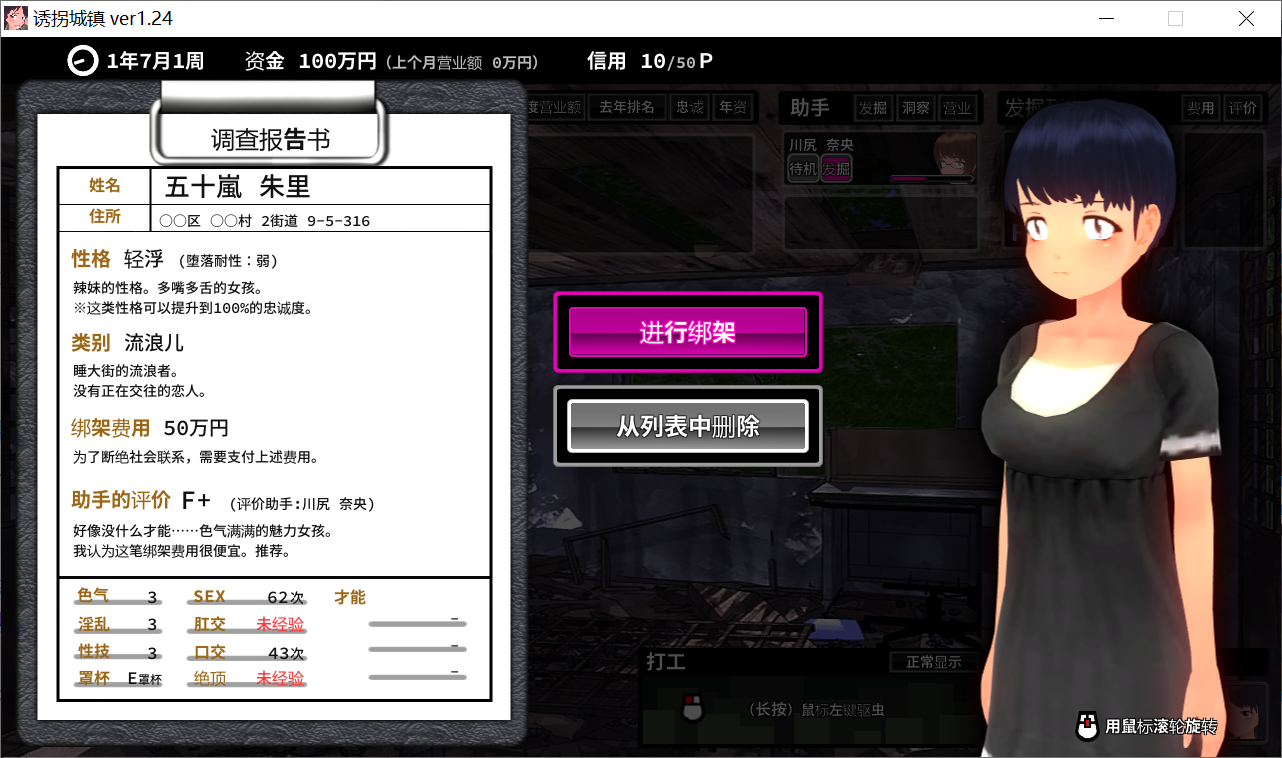Open the 去年排名 tab

click(x=627, y=106)
